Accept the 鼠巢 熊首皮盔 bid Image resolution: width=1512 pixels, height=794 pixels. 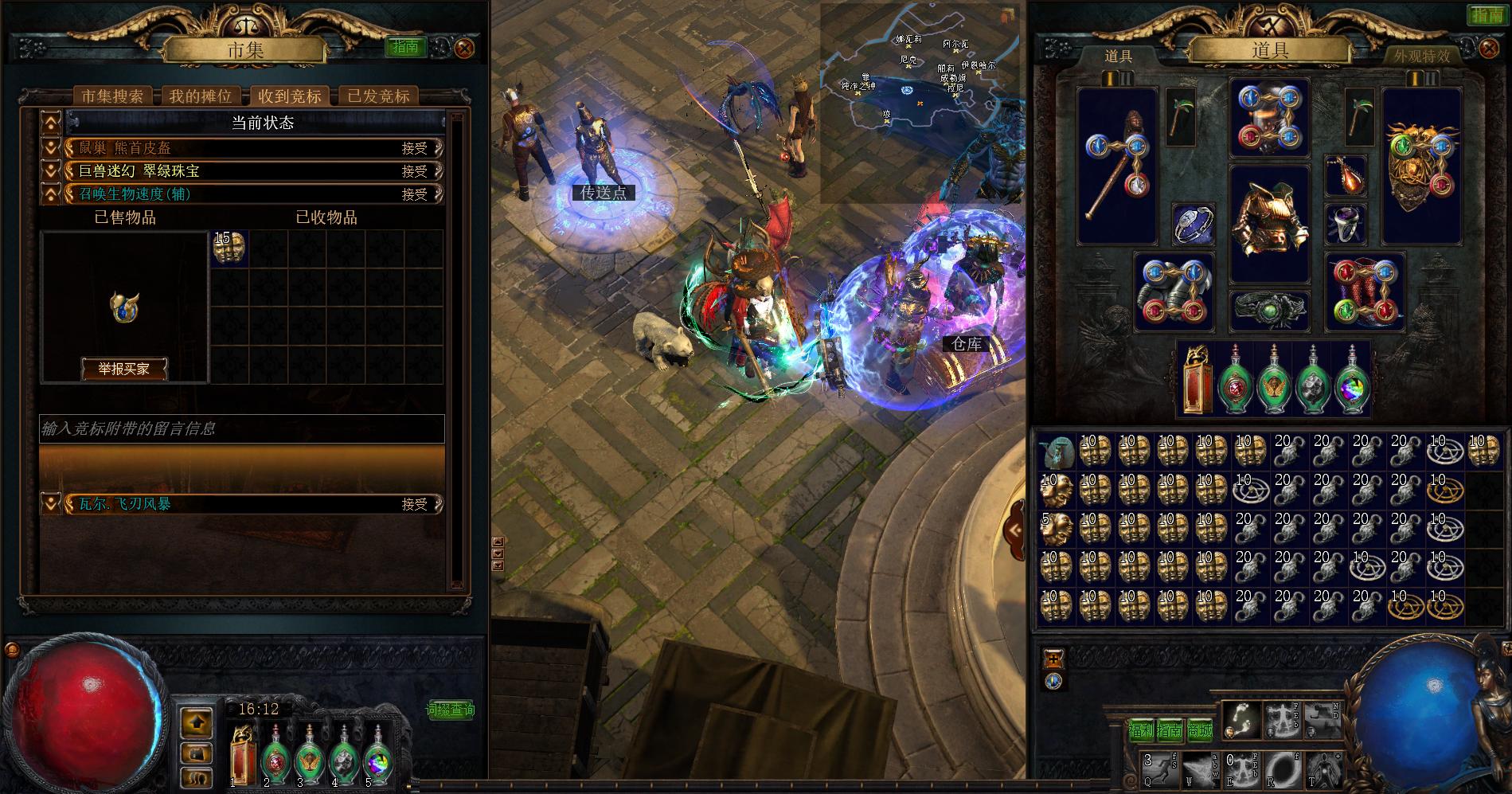coord(415,148)
